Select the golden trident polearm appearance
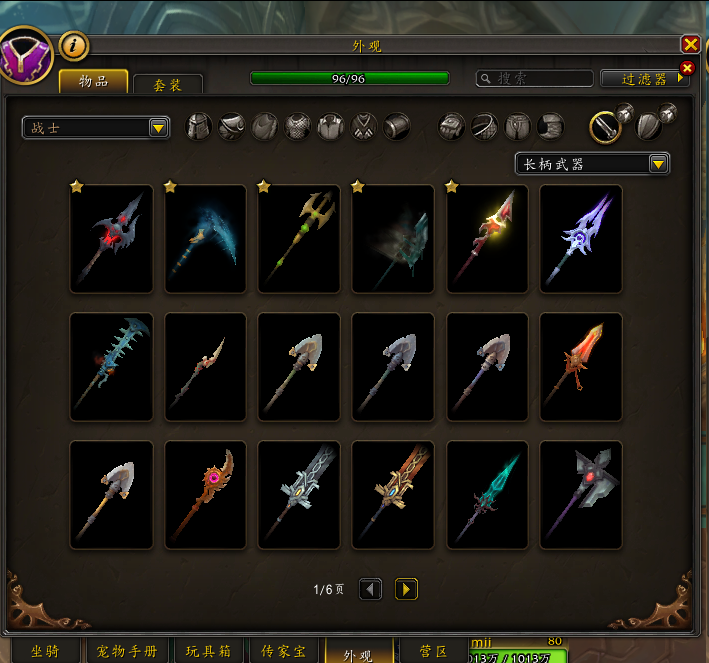709x663 pixels. (299, 239)
